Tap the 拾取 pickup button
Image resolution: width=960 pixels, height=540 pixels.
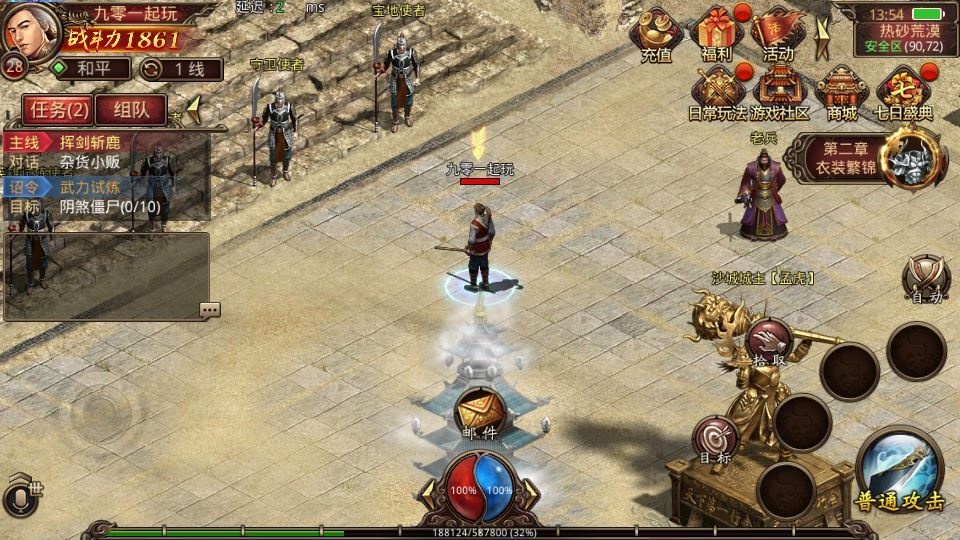point(770,342)
